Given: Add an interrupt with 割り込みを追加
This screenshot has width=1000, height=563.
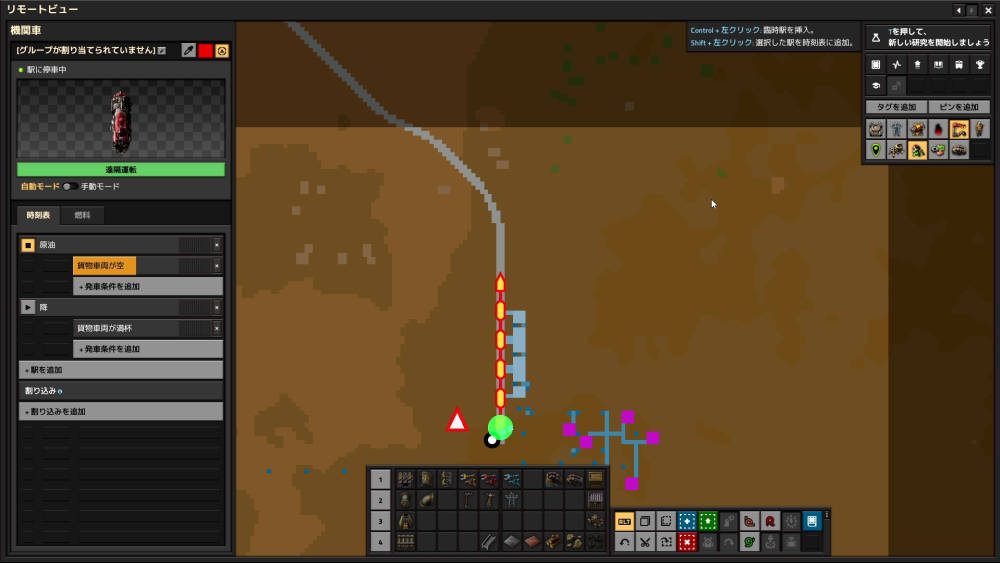Looking at the screenshot, I should pos(121,412).
